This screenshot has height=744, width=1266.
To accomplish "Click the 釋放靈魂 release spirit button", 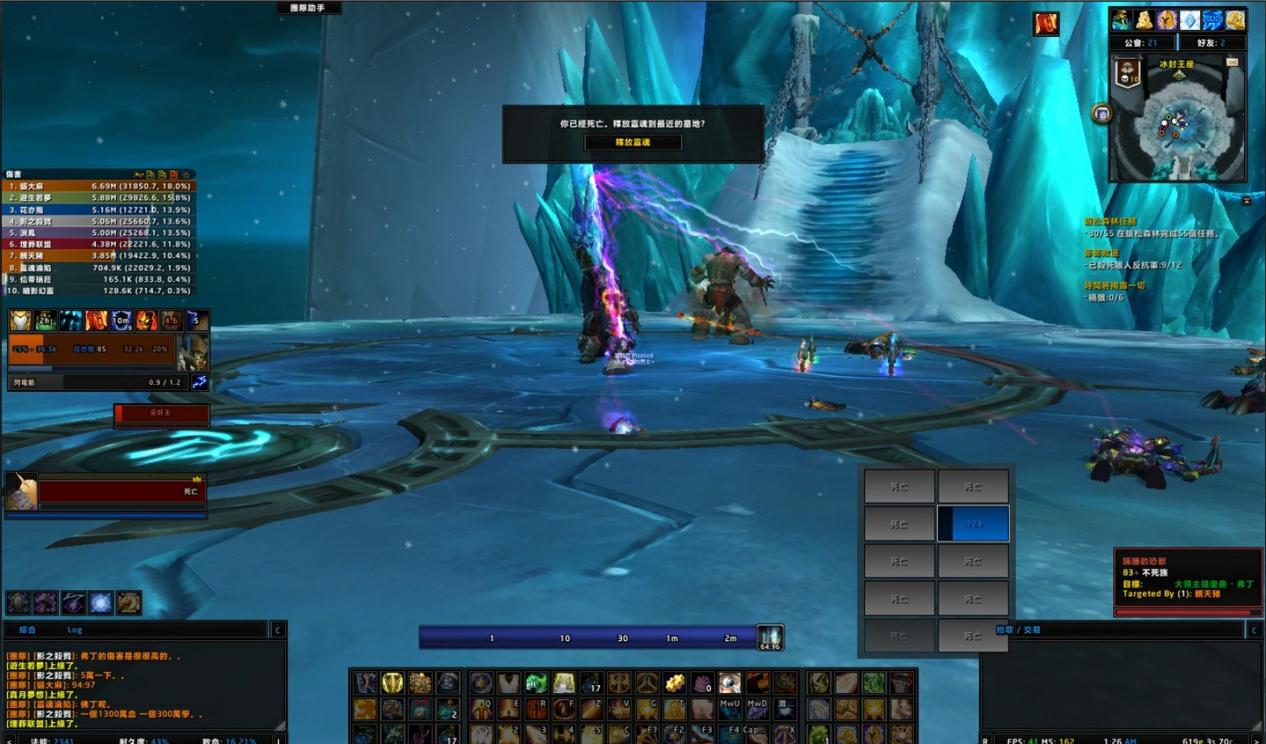I will coord(633,143).
